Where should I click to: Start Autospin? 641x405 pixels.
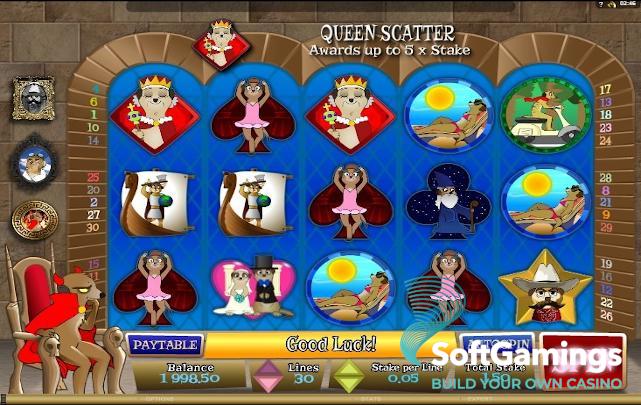(498, 342)
